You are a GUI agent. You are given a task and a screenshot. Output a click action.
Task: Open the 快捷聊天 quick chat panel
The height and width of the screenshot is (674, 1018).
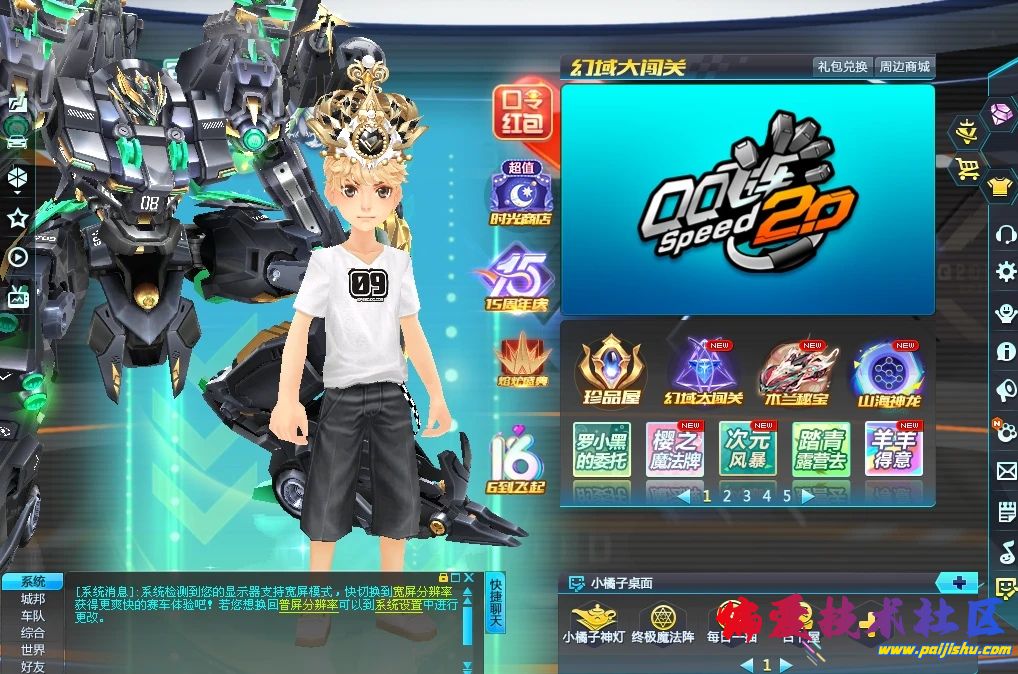point(494,603)
